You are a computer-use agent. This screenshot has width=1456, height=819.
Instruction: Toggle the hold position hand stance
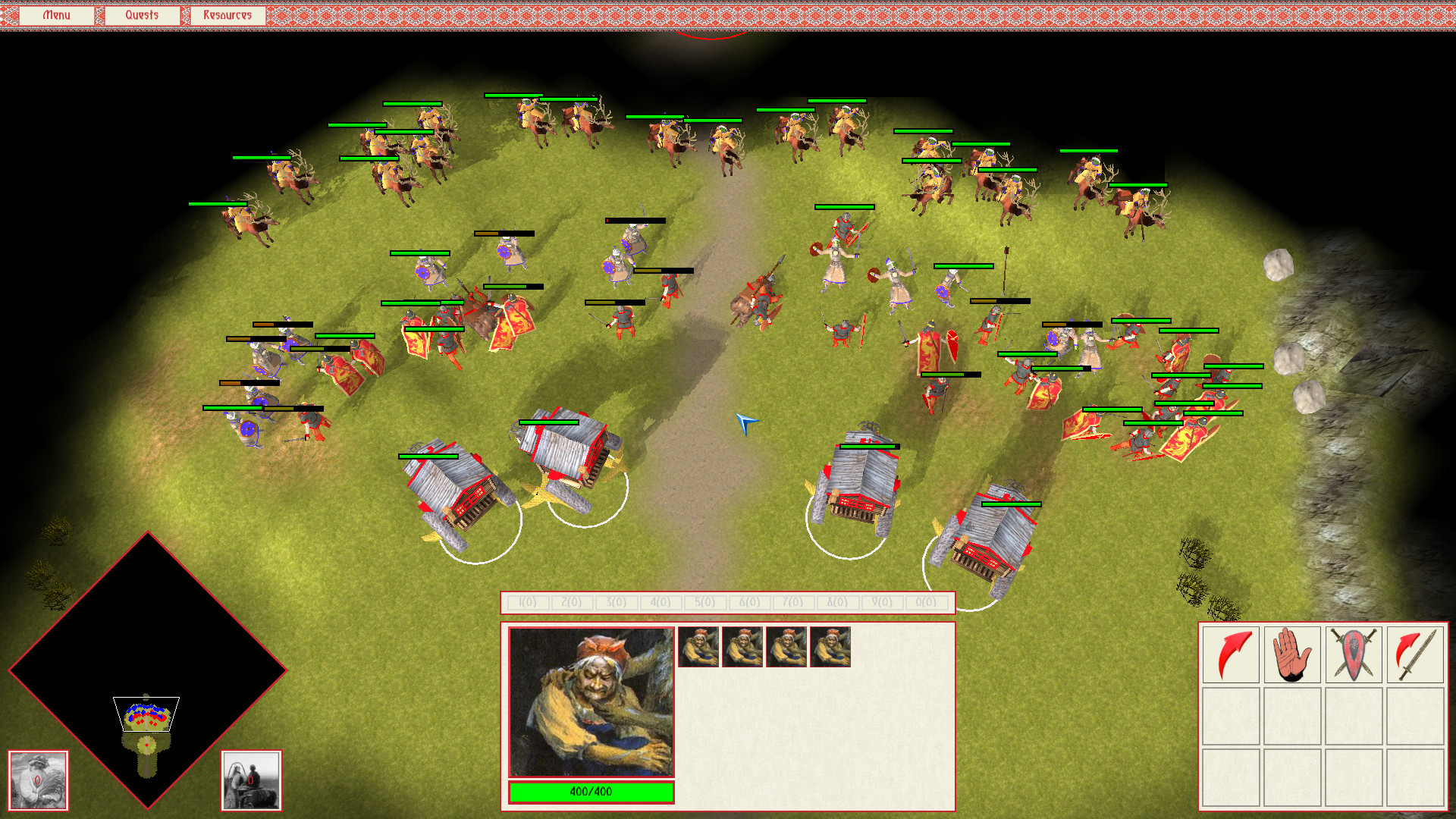point(1291,654)
